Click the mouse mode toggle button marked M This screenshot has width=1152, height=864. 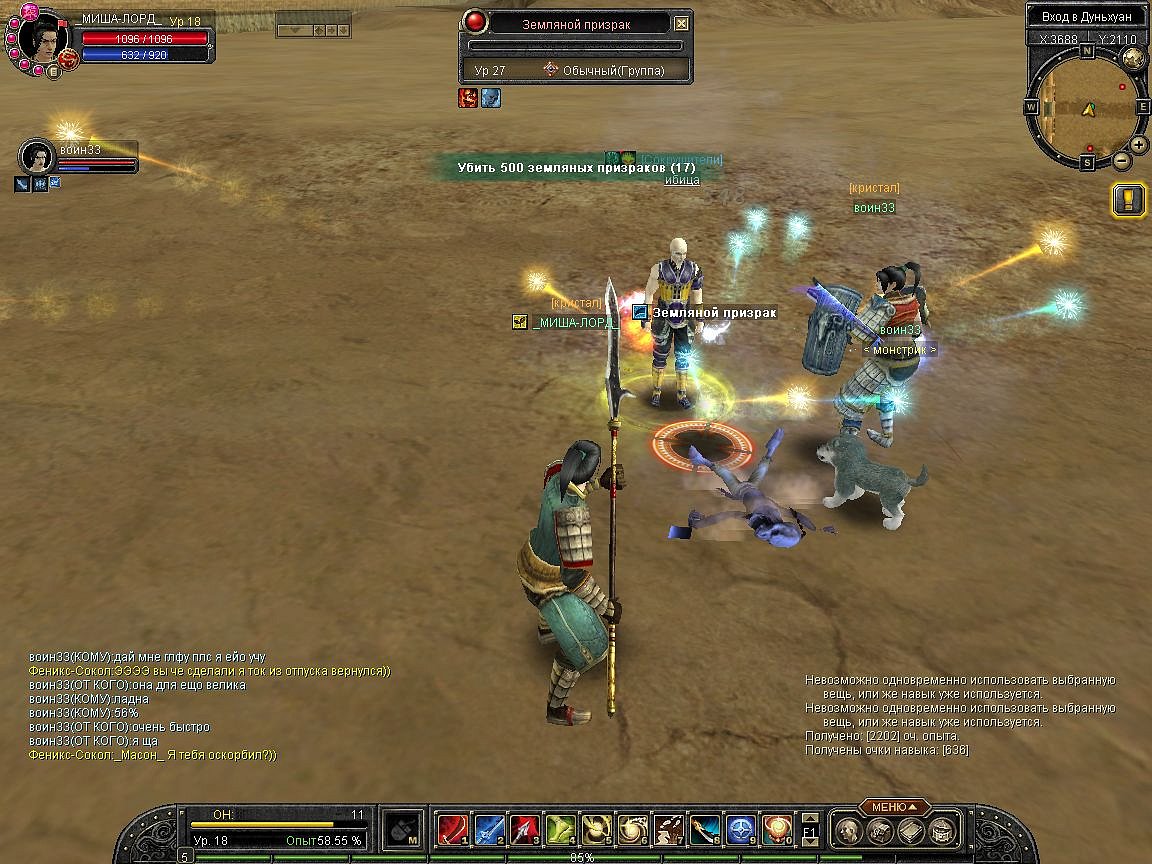pyautogui.click(x=402, y=829)
